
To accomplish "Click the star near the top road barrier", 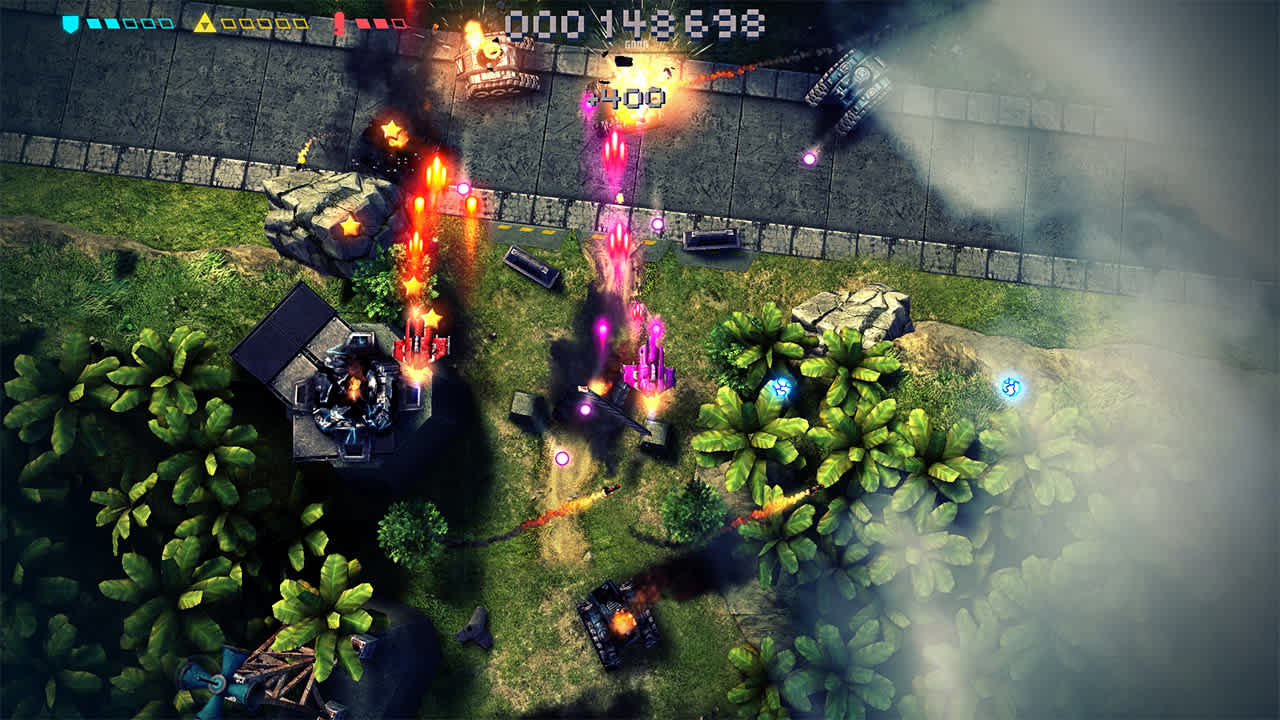I will click(394, 129).
